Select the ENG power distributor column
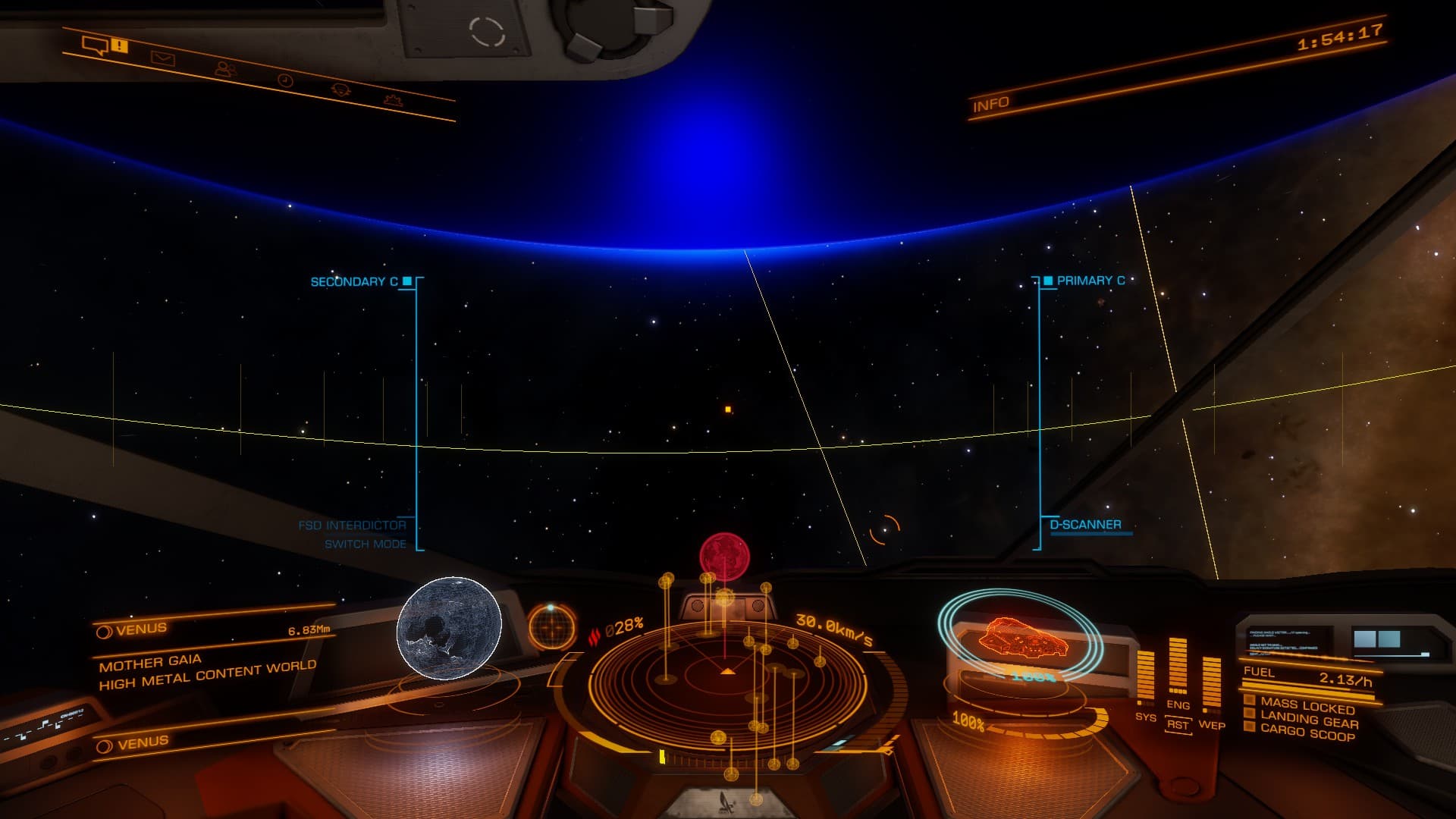Viewport: 1456px width, 819px height. point(1178,667)
